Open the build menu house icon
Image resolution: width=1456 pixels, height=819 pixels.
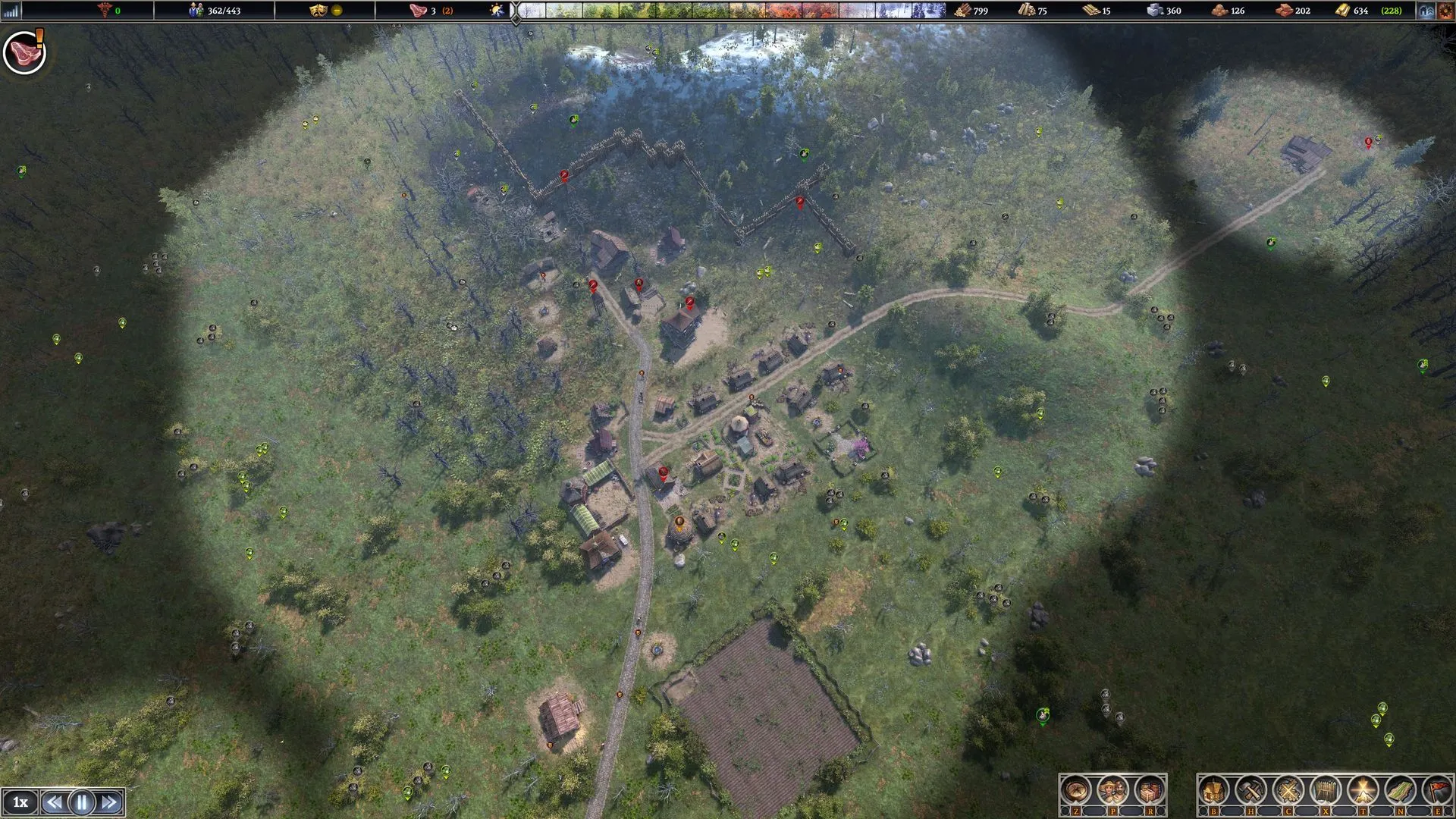(1213, 791)
